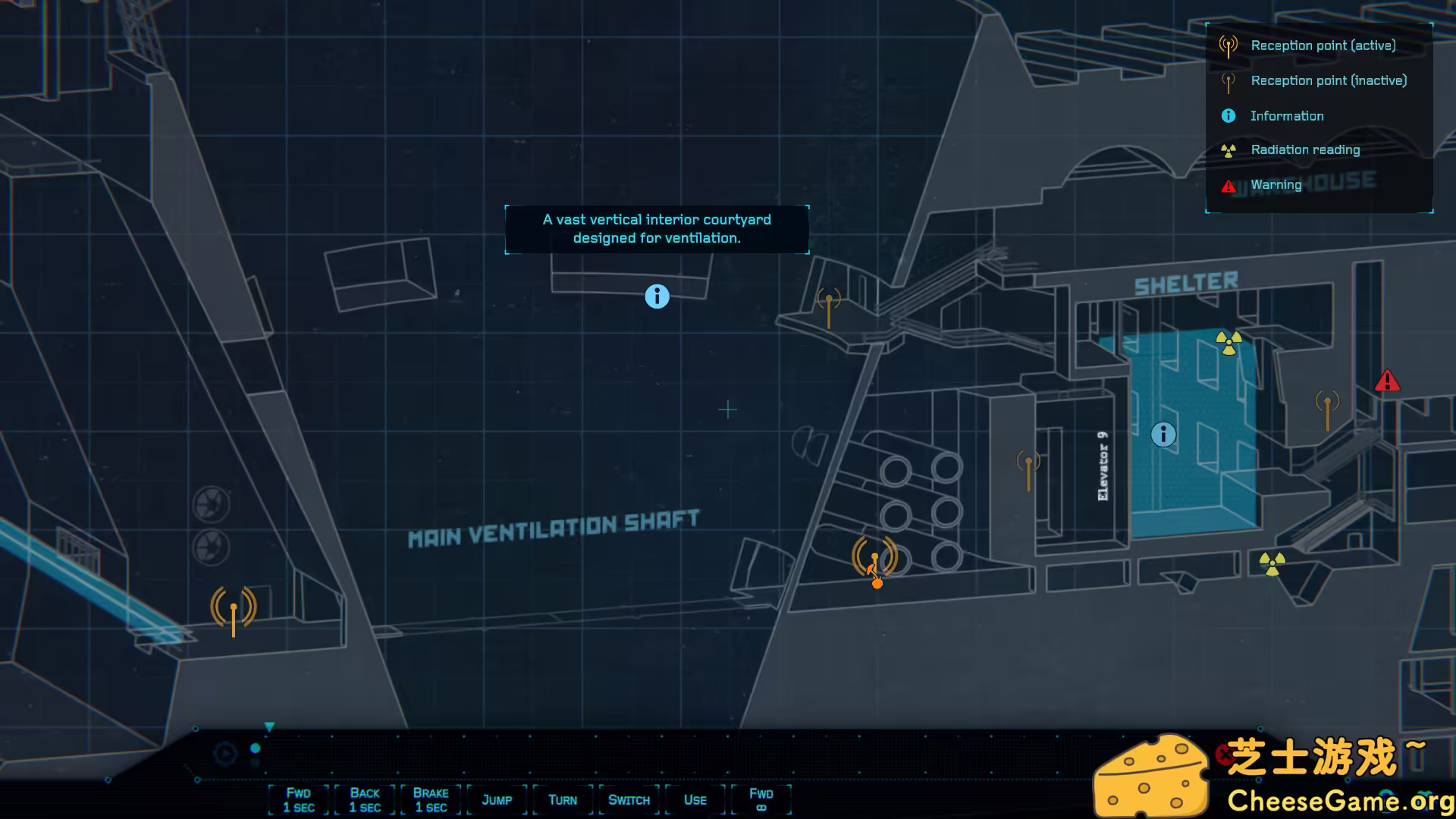The image size is (1456, 819).
Task: Activate the USE command
Action: coord(694,800)
